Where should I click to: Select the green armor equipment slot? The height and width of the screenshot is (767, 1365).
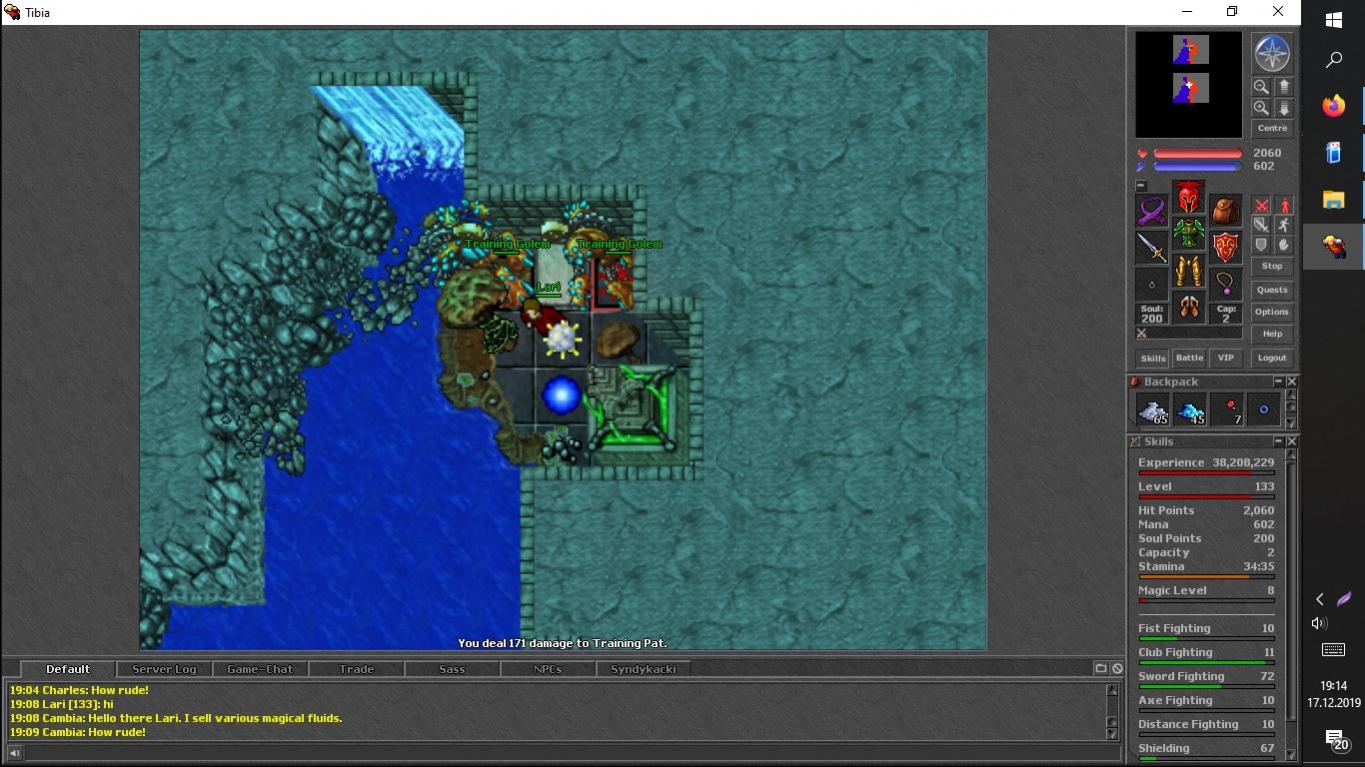(1188, 234)
